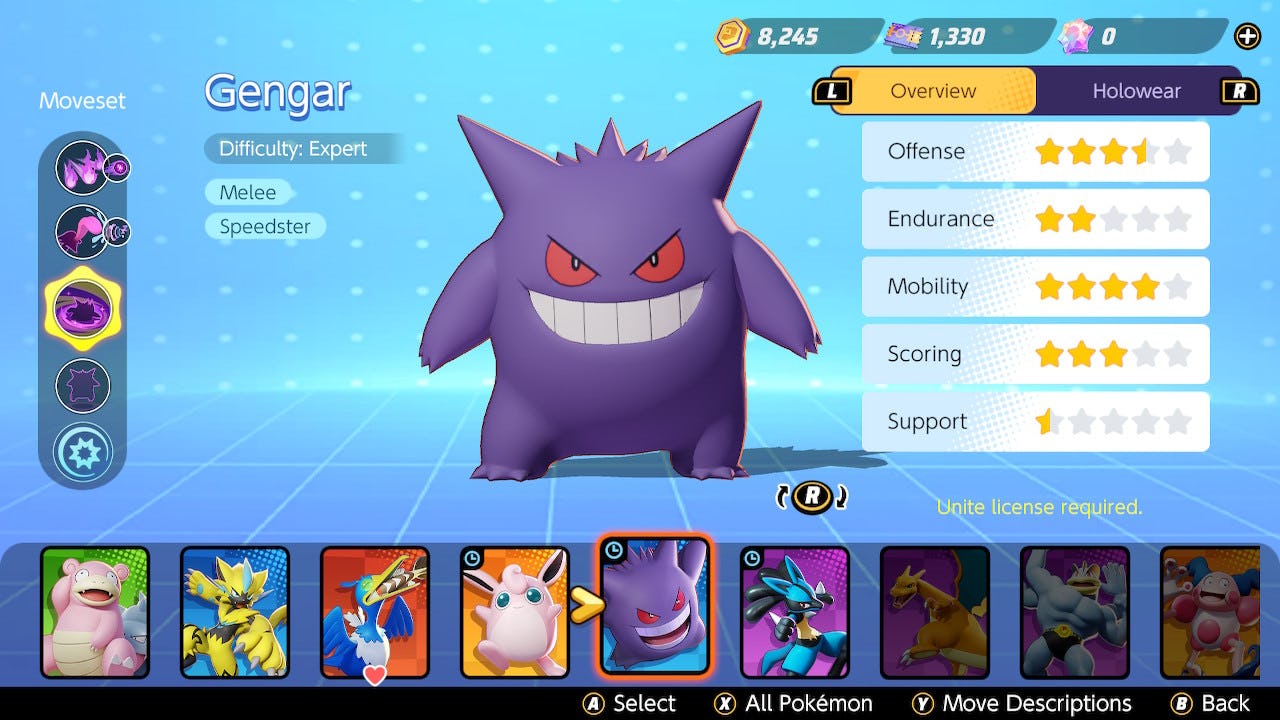This screenshot has height=720, width=1280.
Task: Open the gear-shaped moveset icon
Action: coord(82,452)
